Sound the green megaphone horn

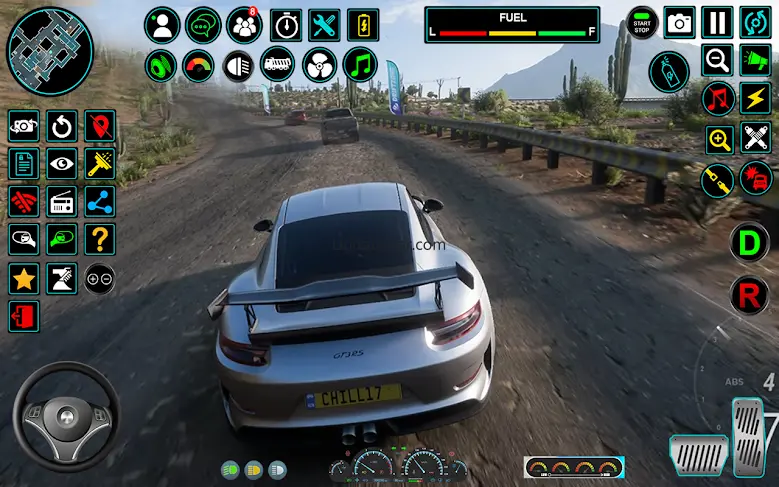(x=755, y=61)
